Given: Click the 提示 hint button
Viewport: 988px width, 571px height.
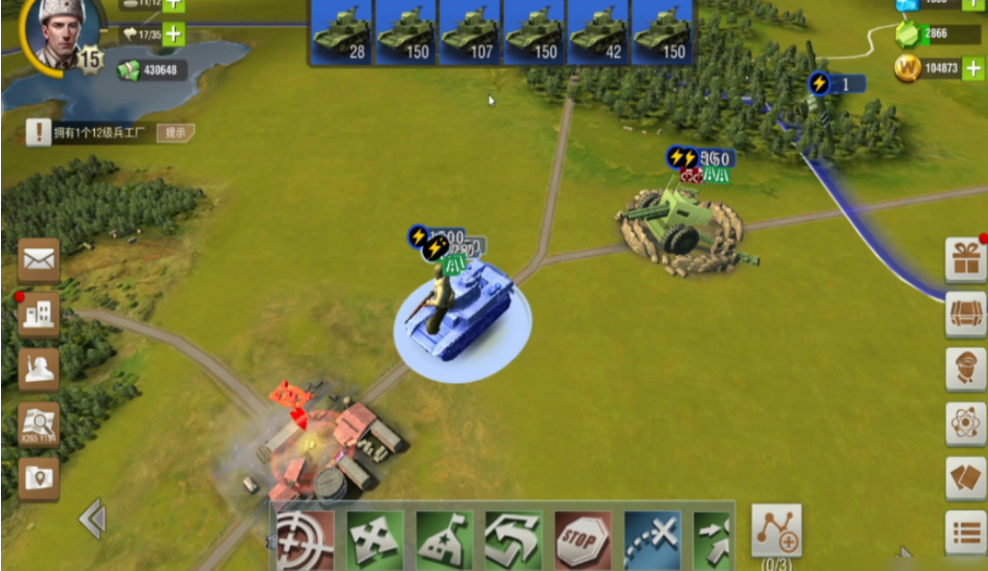Looking at the screenshot, I should (176, 132).
